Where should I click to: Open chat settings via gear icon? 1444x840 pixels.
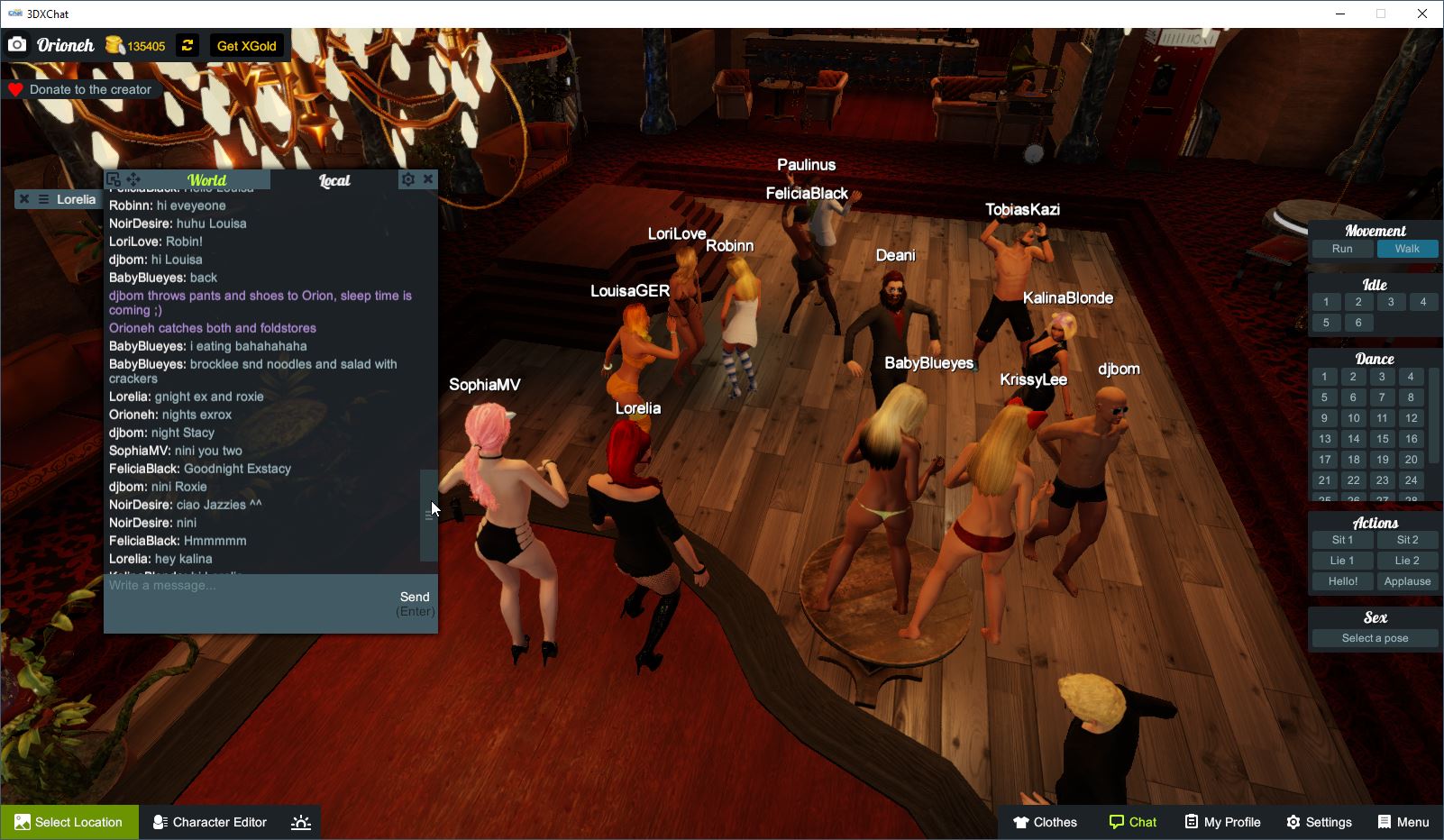(408, 178)
